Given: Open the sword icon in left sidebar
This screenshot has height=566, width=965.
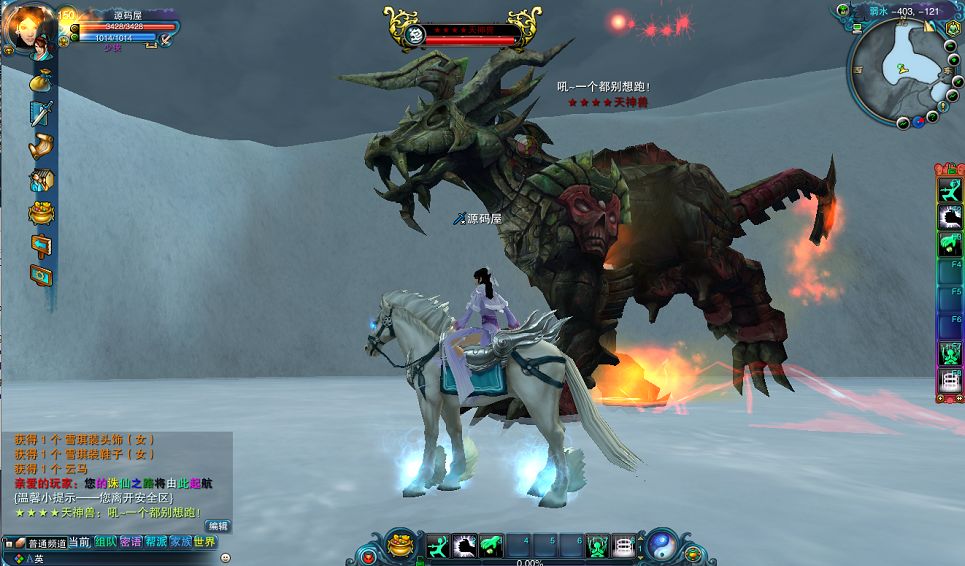Looking at the screenshot, I should pyautogui.click(x=40, y=114).
